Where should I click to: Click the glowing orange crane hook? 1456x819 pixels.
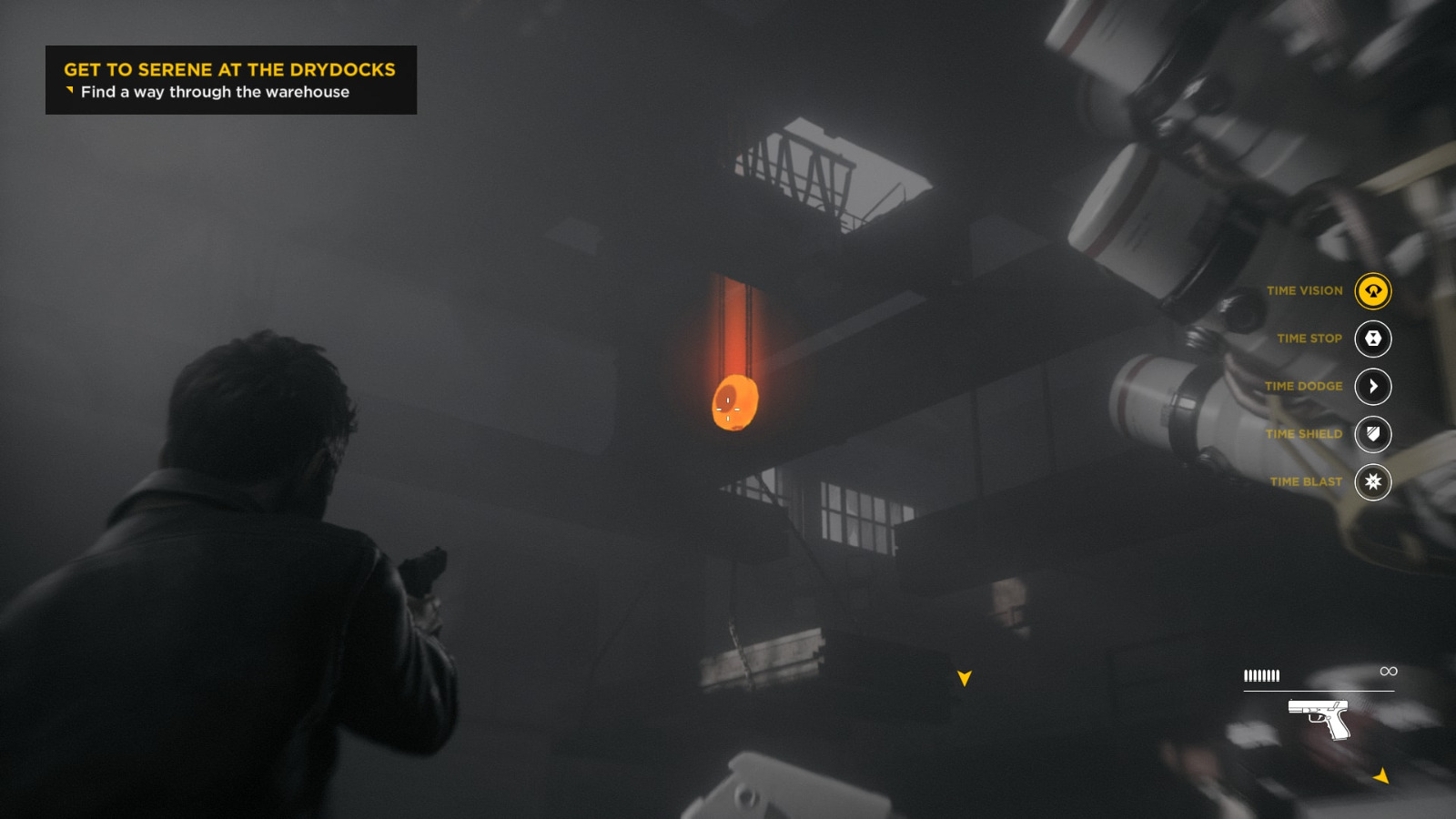pos(733,402)
